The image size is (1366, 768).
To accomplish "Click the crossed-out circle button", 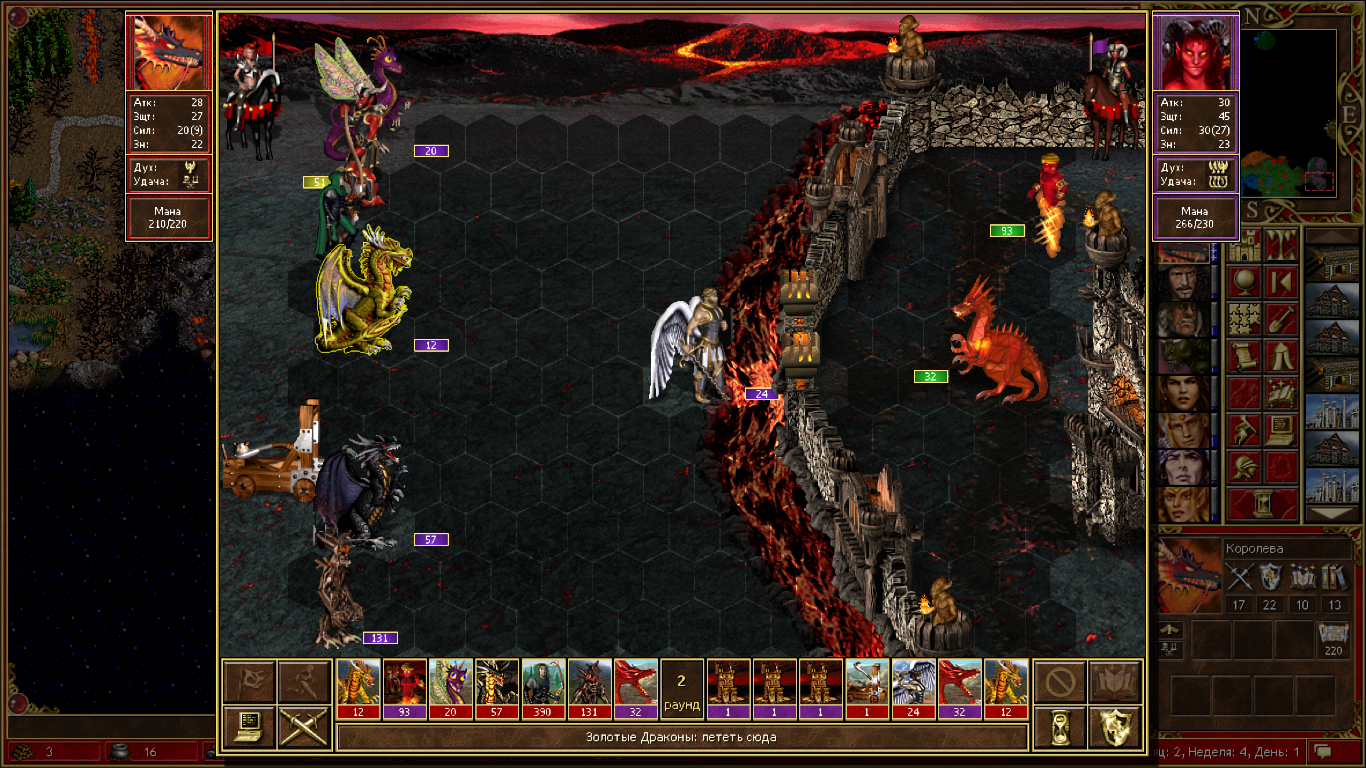I will [x=1060, y=682].
